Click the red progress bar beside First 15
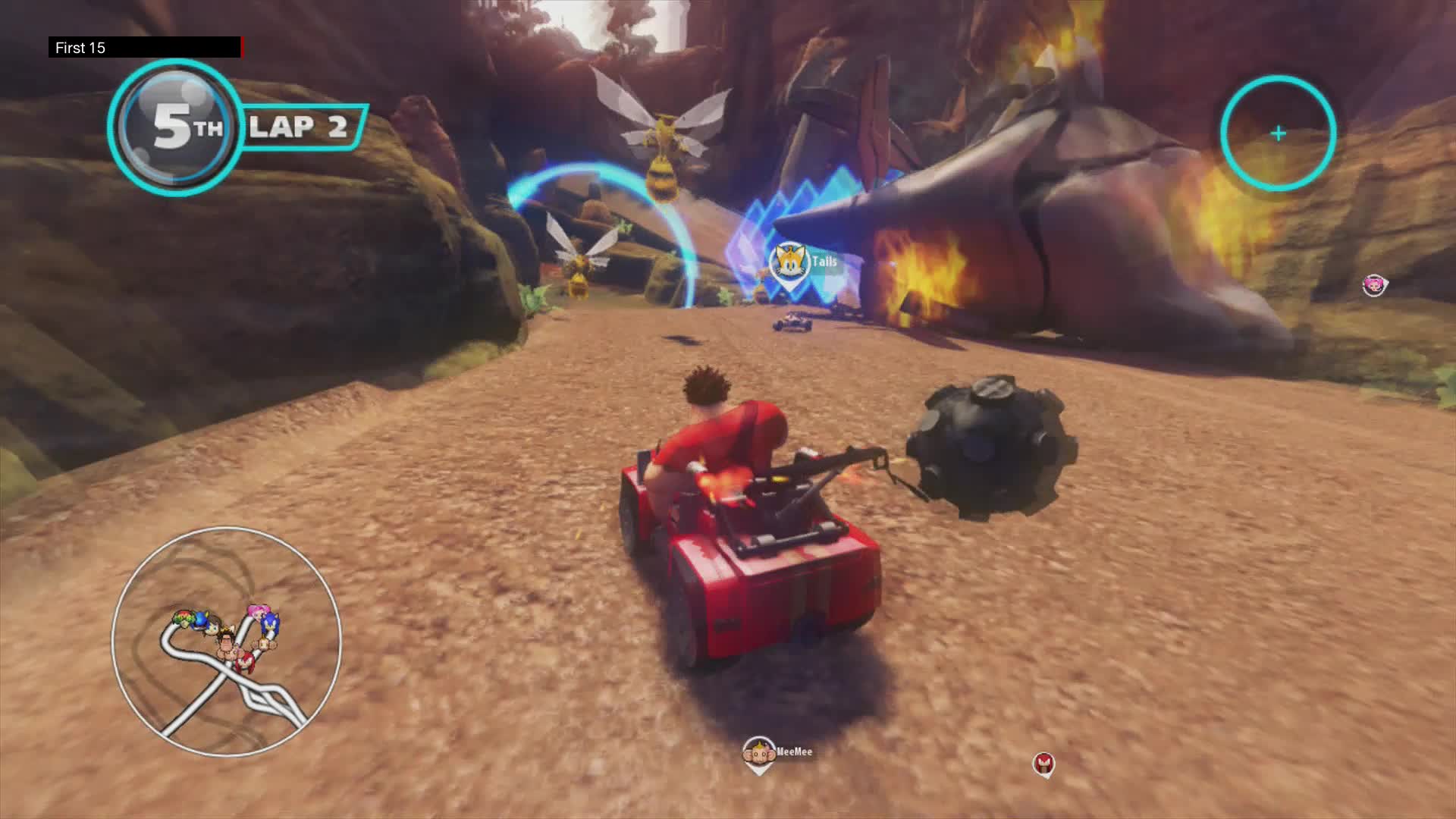This screenshot has height=819, width=1456. 243,47
